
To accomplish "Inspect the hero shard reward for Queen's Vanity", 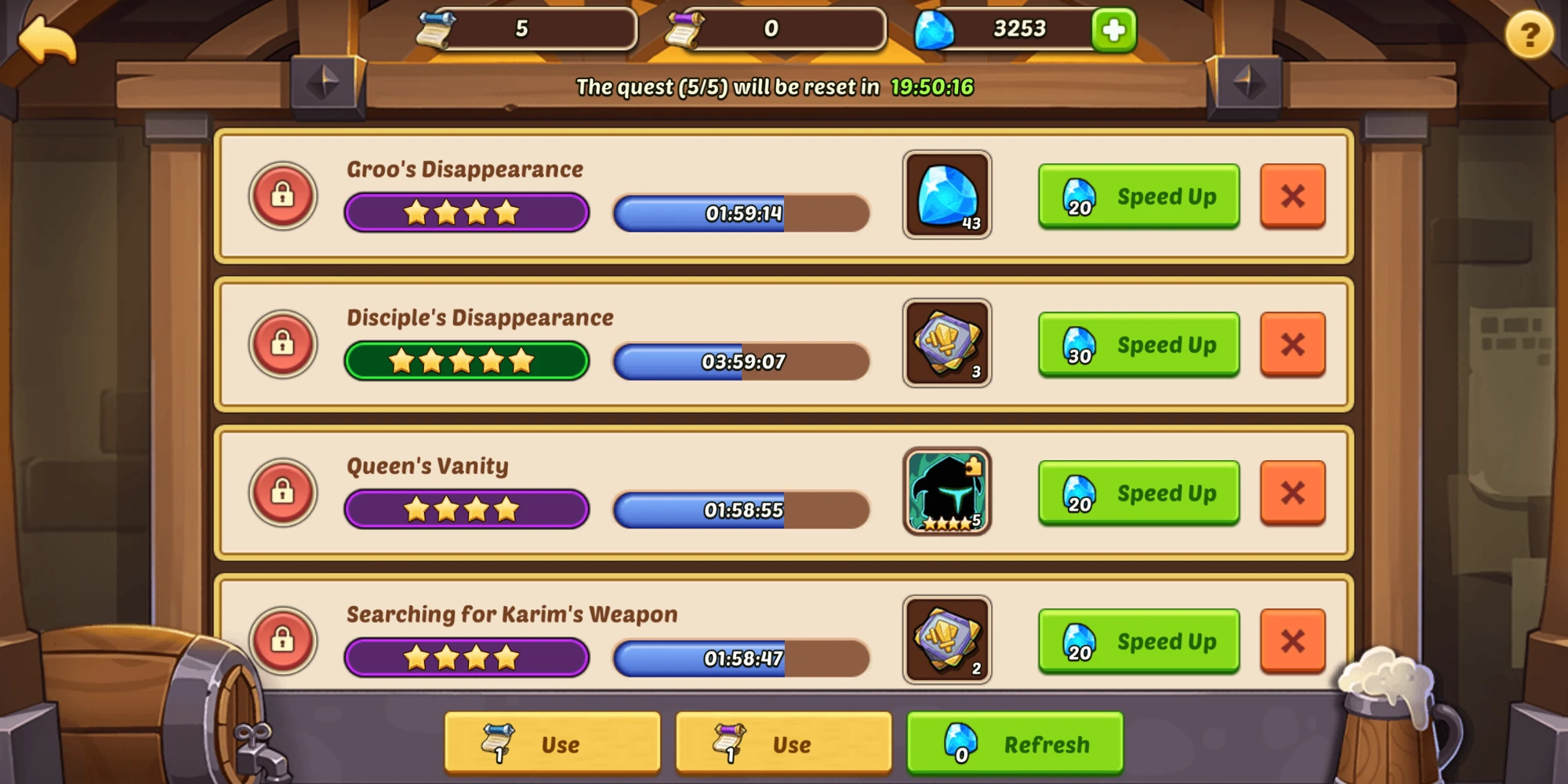I will [x=947, y=492].
